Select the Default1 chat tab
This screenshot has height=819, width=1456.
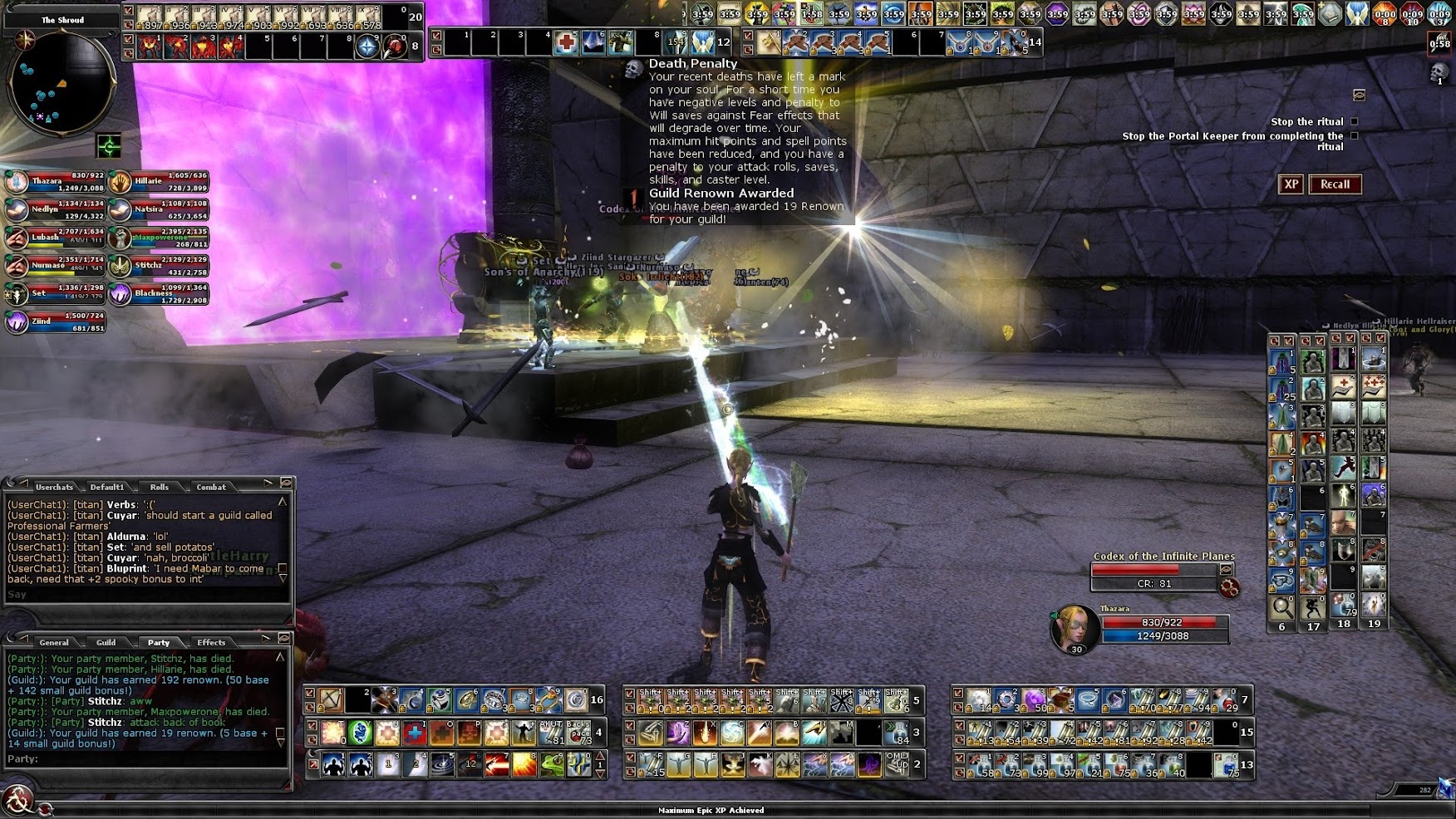click(107, 487)
